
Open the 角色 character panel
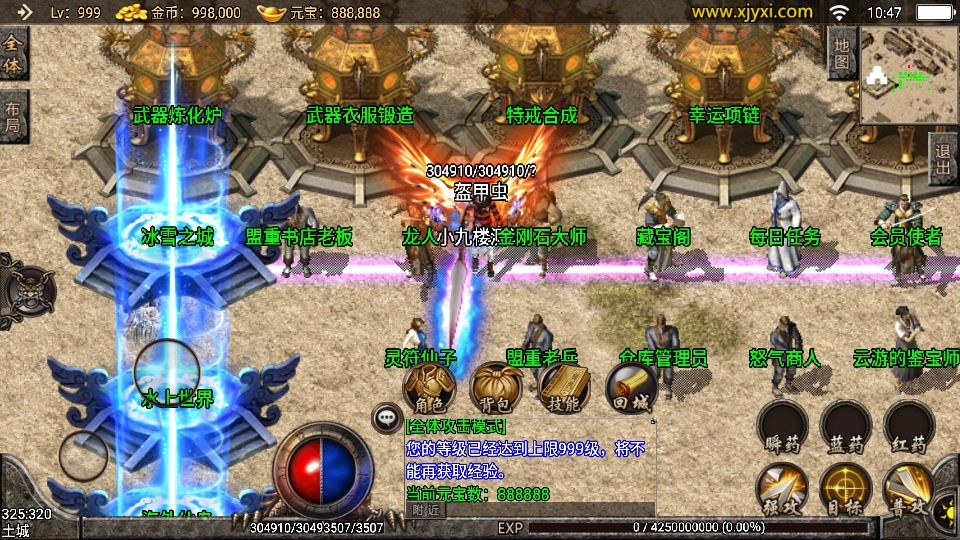click(429, 388)
